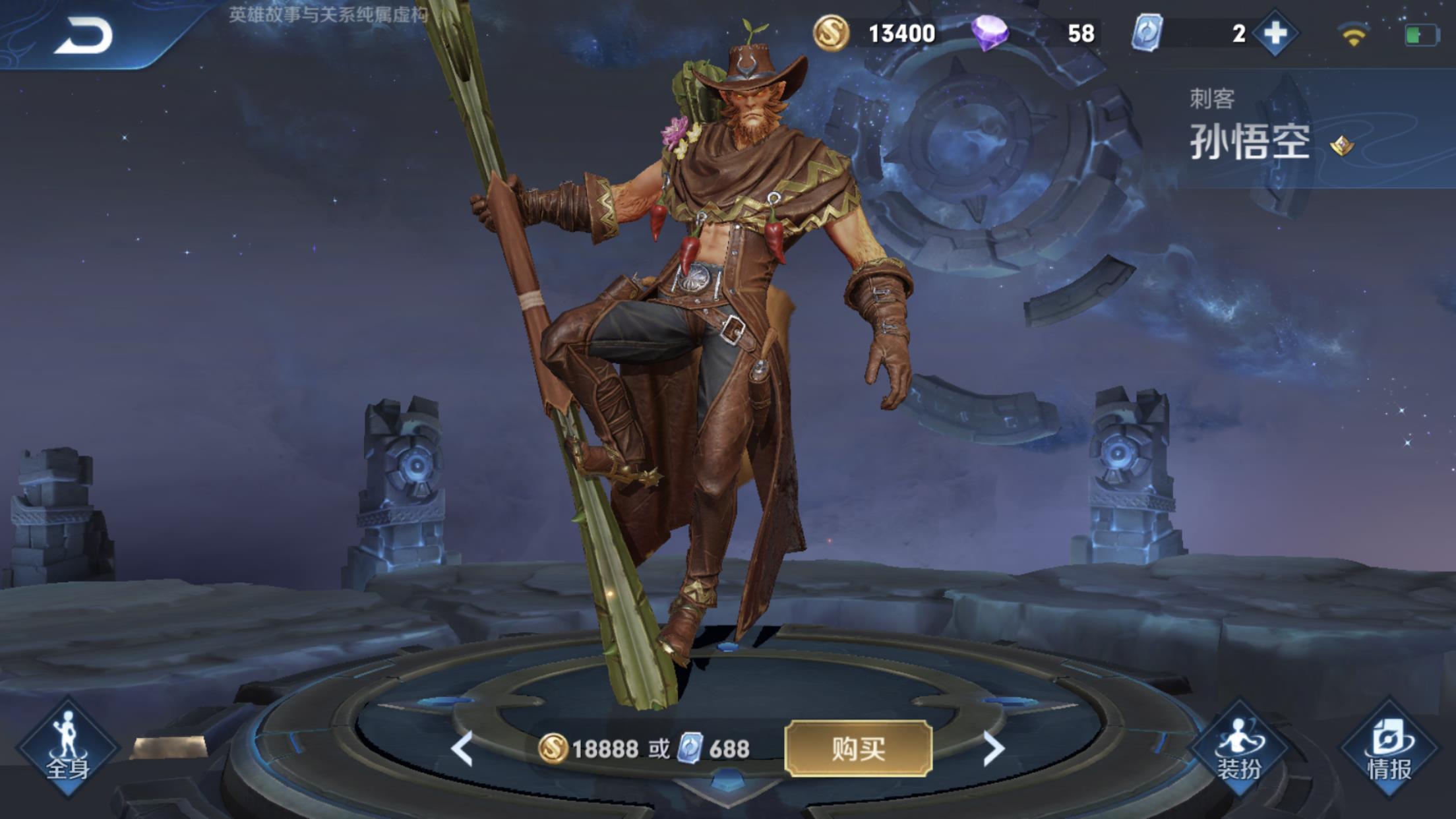Show the next skin with right arrow
The image size is (1456, 819).
point(992,748)
